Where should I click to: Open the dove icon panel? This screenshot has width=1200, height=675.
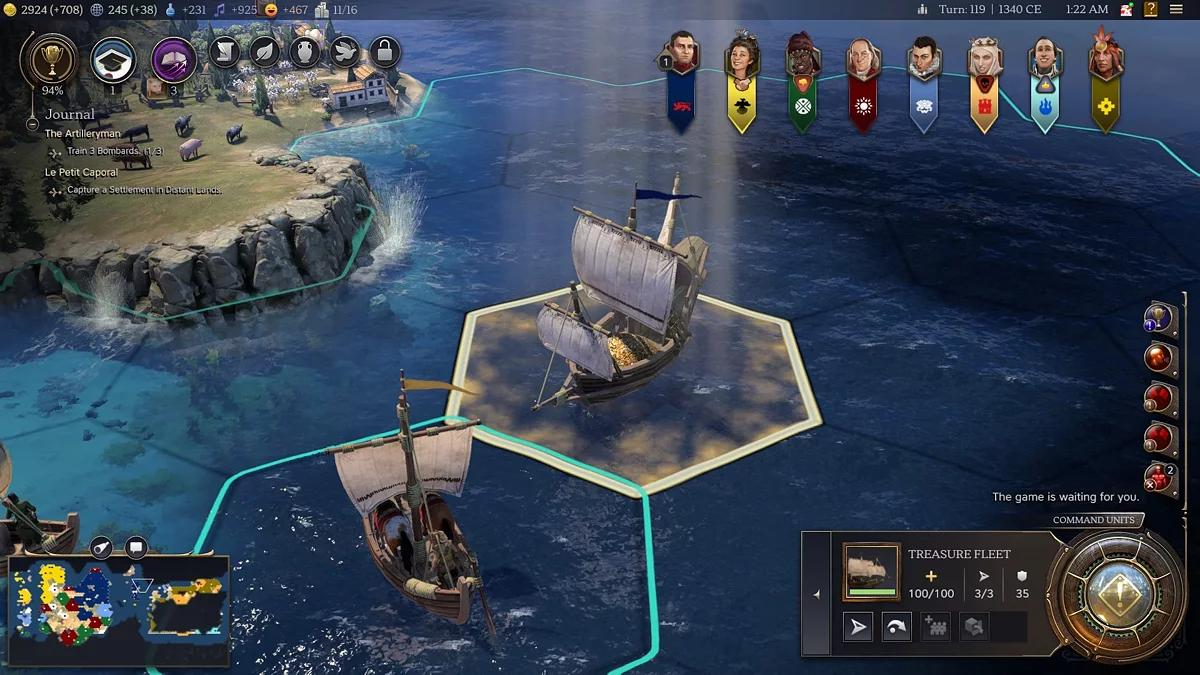tap(345, 51)
